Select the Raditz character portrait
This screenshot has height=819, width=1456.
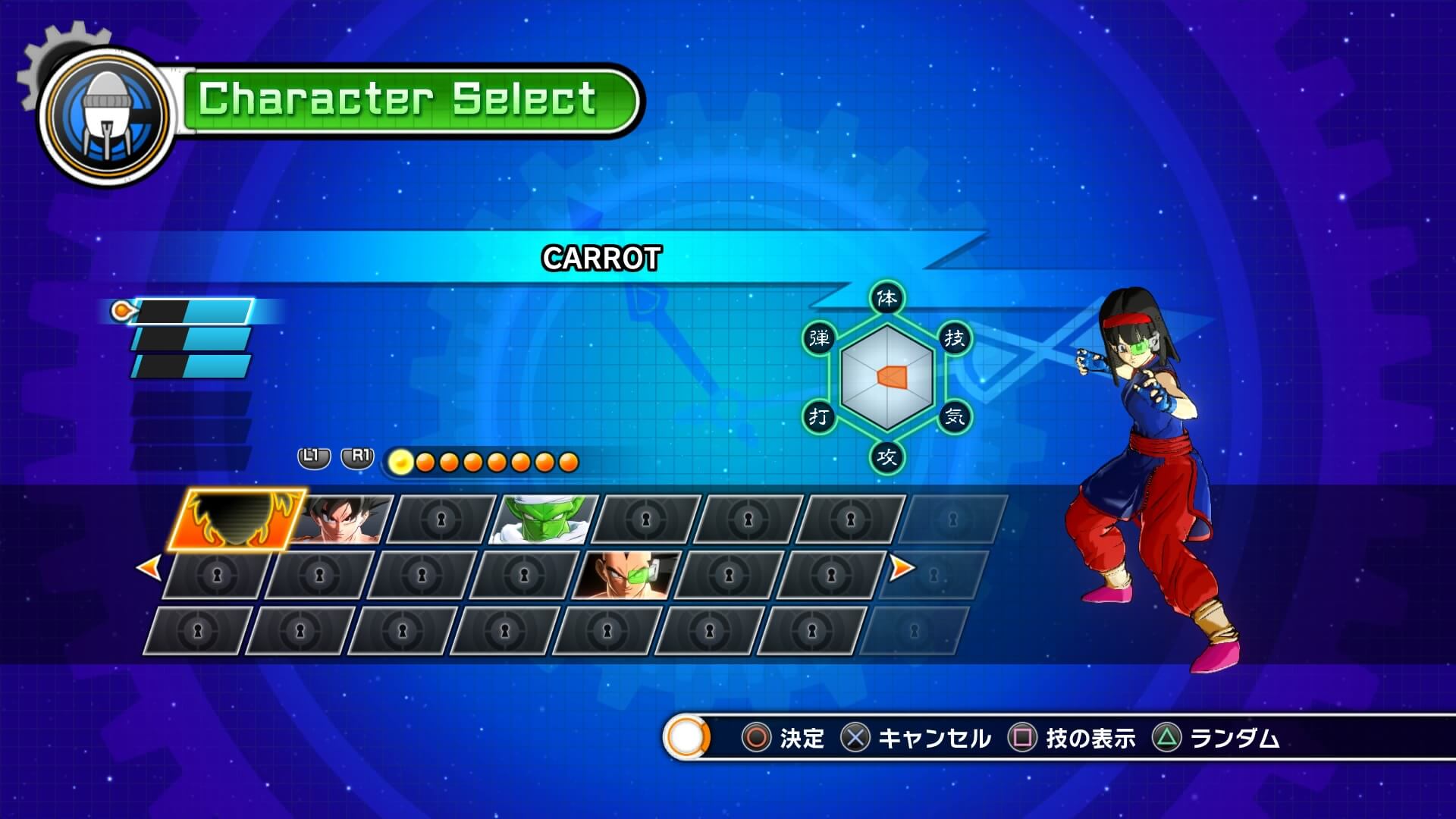click(x=626, y=576)
